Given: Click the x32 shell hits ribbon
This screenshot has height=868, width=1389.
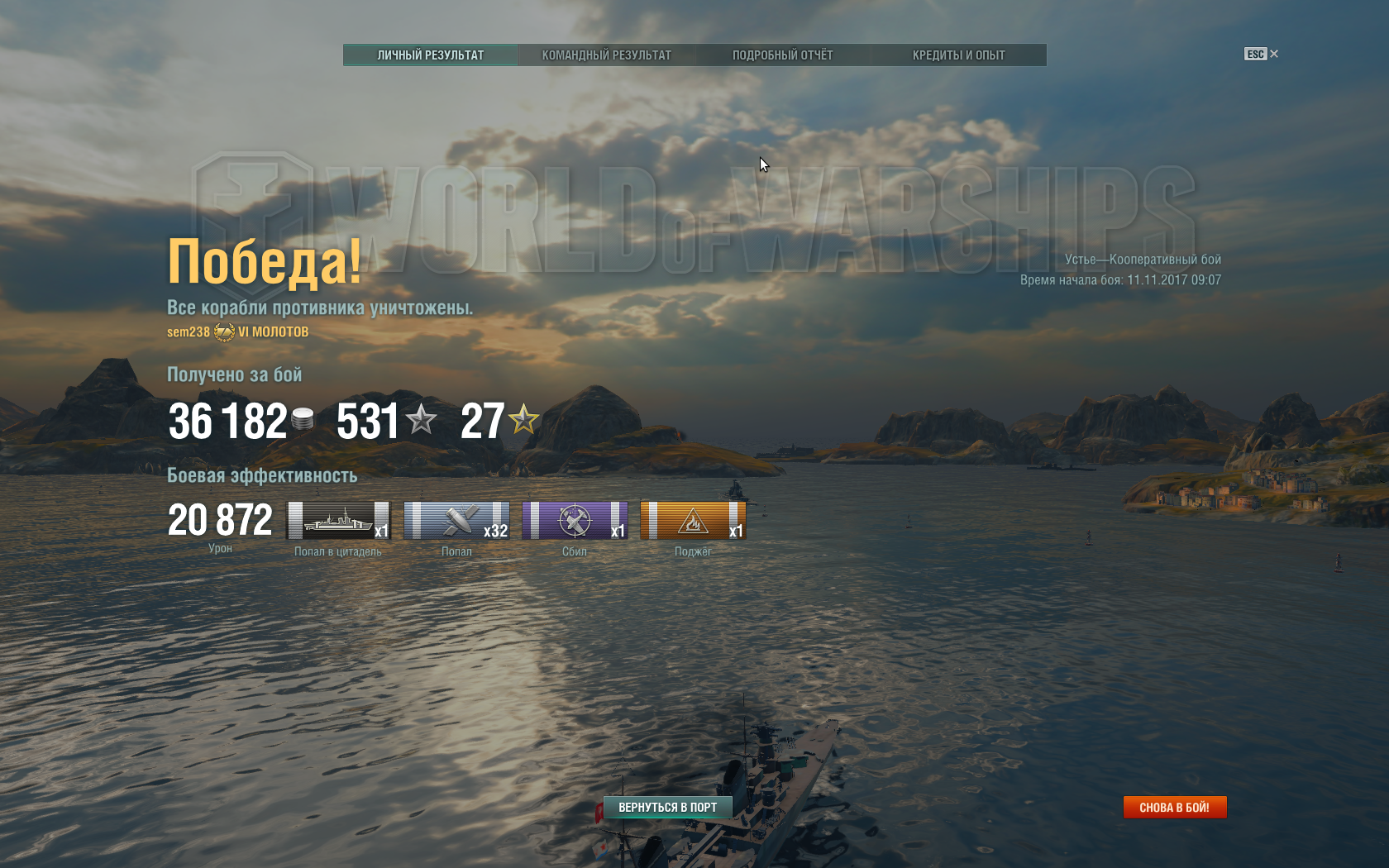Looking at the screenshot, I should coord(456,521).
